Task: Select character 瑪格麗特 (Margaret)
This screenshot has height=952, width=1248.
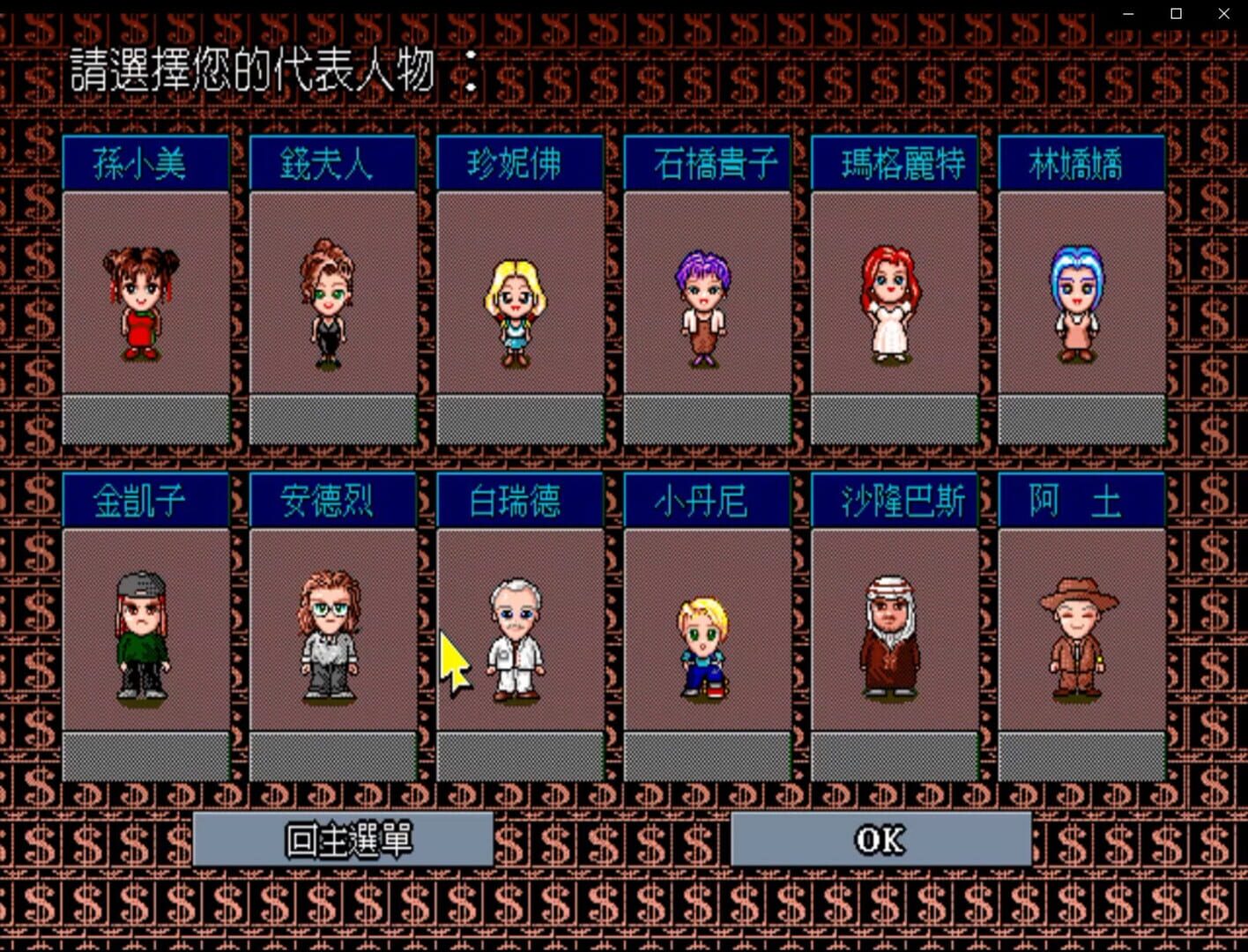Action: click(894, 300)
